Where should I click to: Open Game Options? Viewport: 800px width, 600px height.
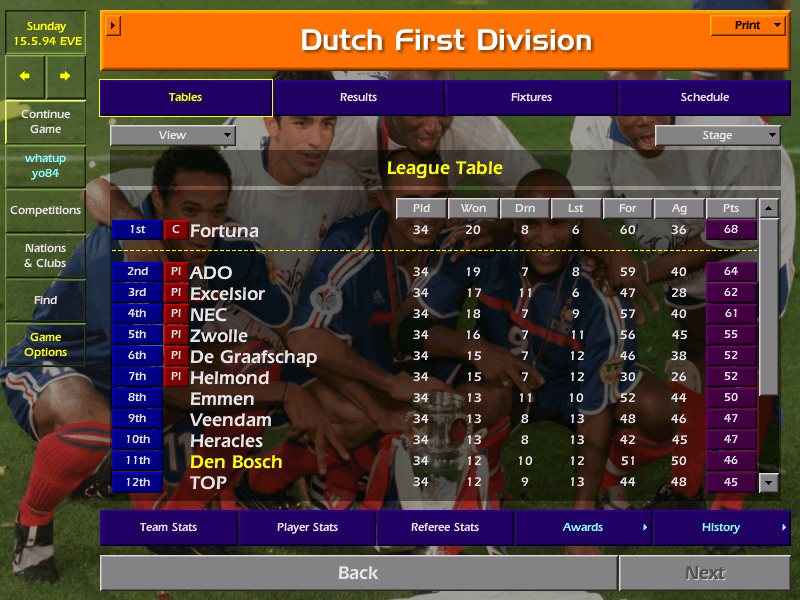45,345
